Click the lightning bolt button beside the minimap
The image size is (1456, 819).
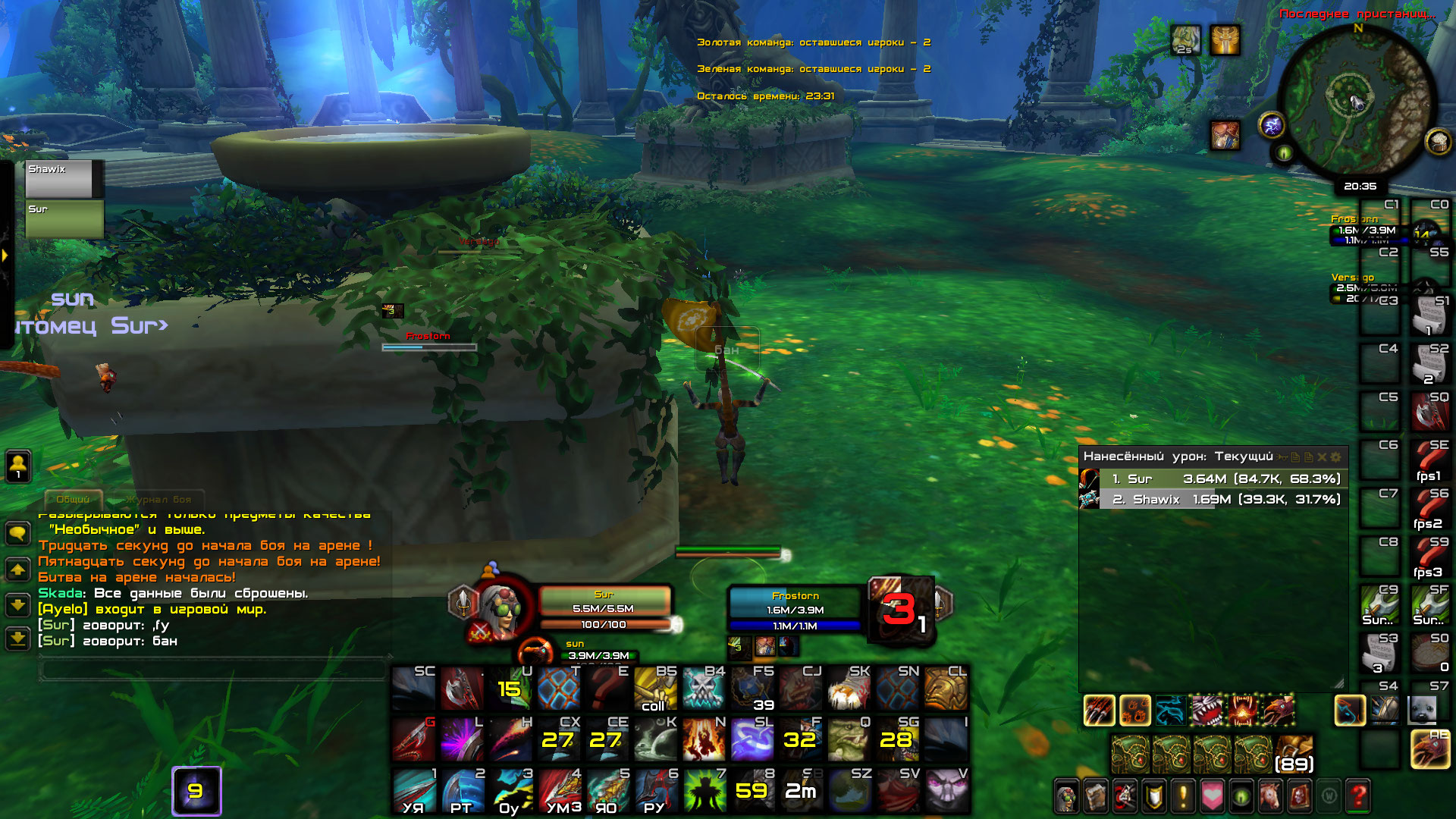pos(1272,125)
